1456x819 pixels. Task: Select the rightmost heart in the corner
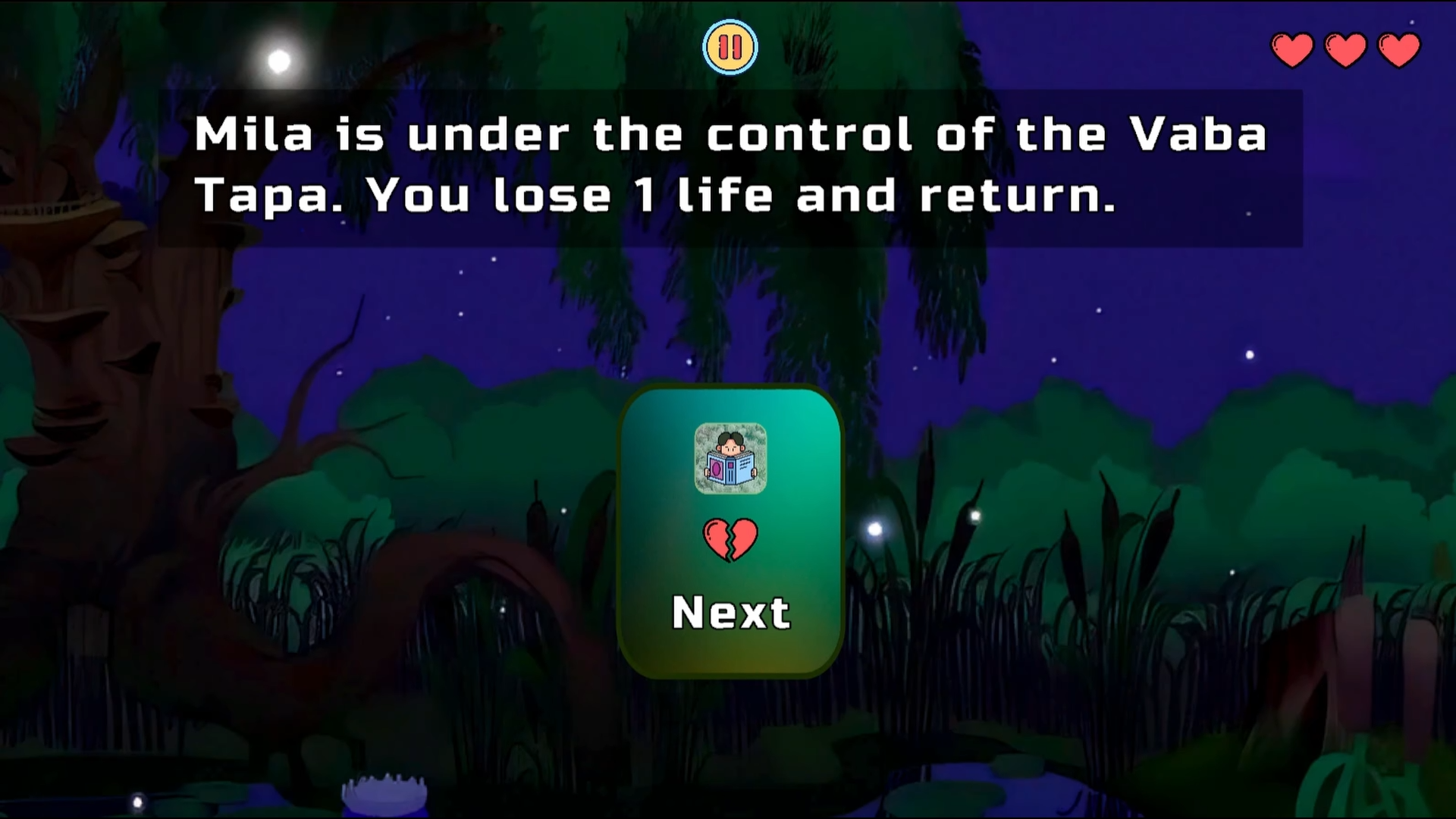pyautogui.click(x=1399, y=48)
